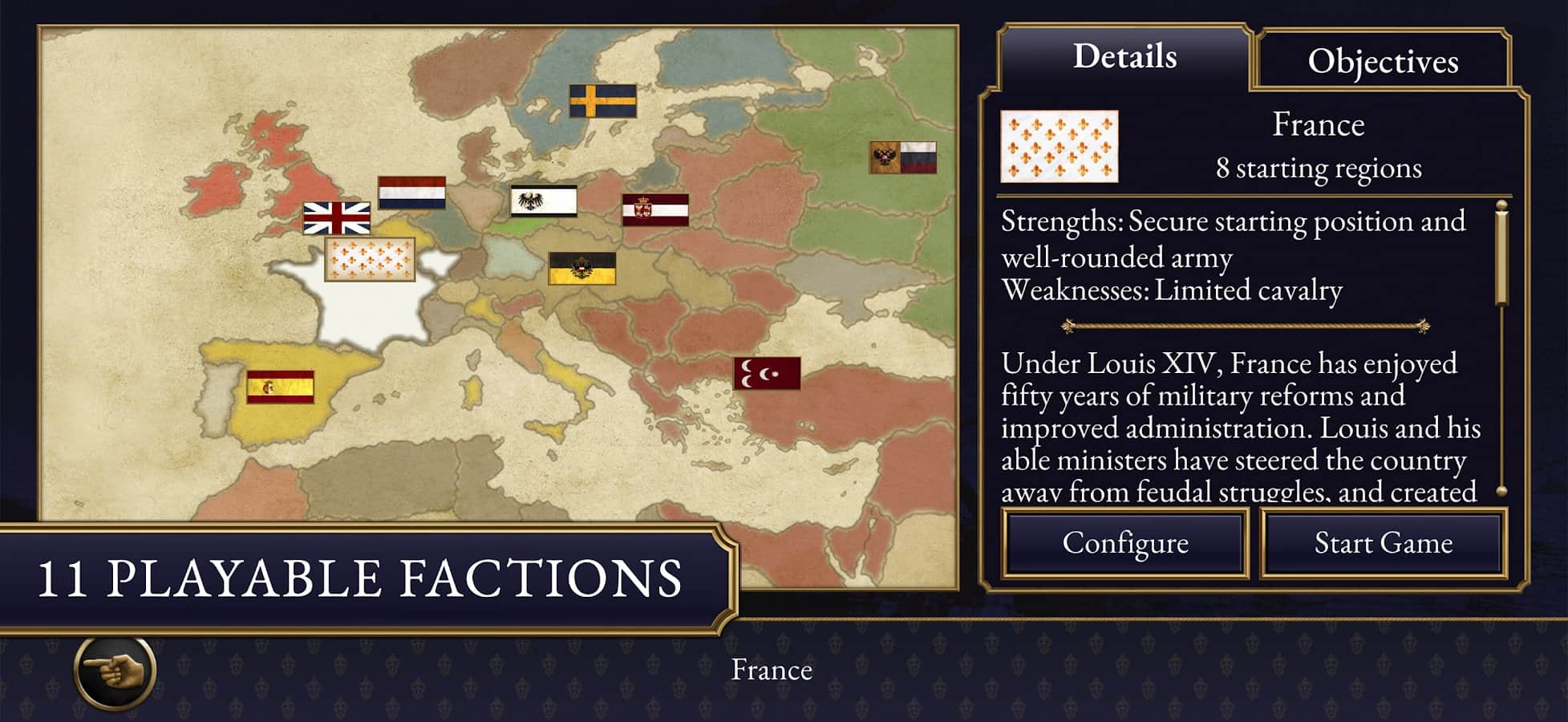Pick the Prussia black eagle flag
Screen dimensions: 1568x722
[x=543, y=201]
